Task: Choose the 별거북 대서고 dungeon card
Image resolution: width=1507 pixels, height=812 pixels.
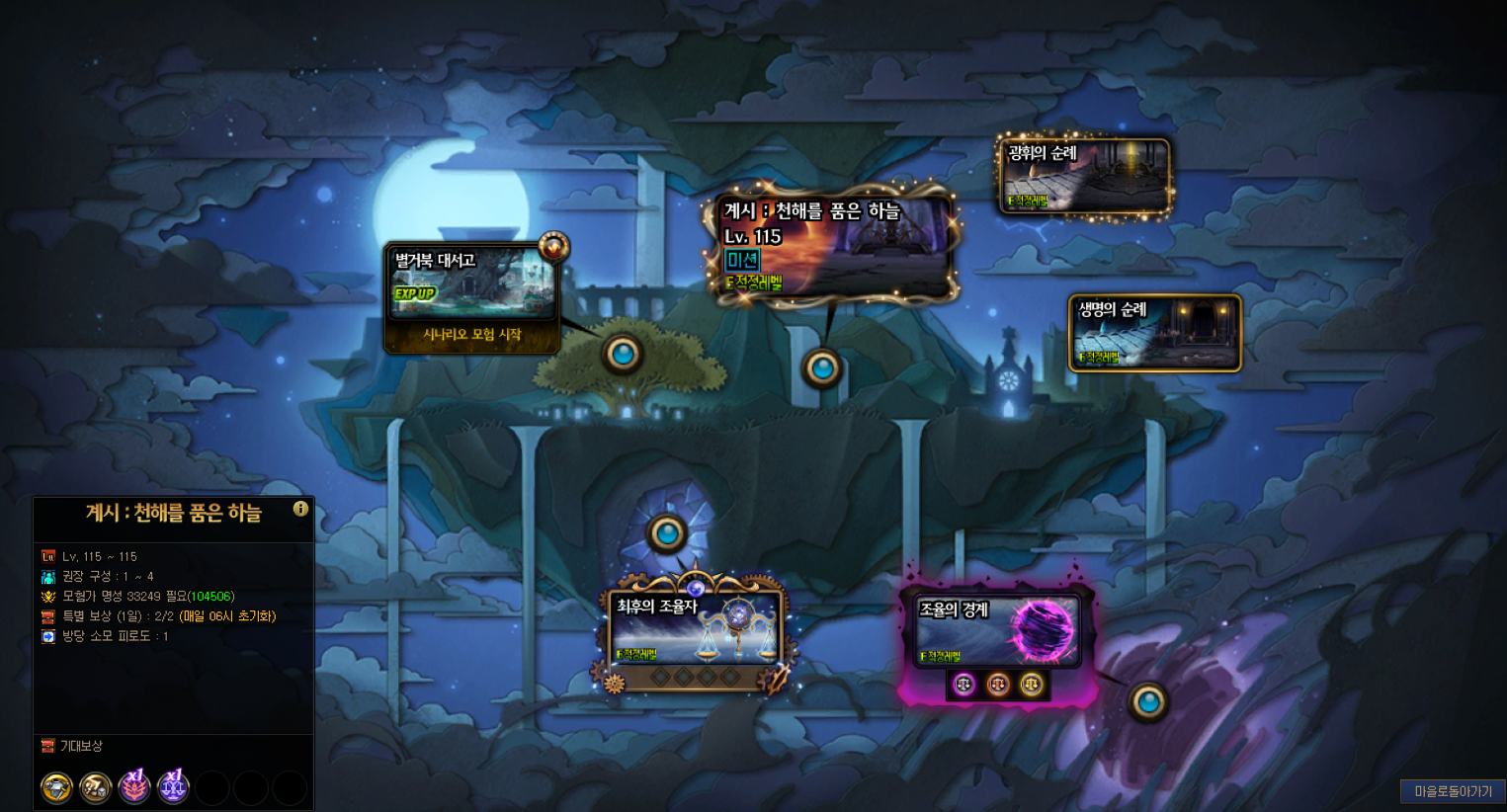Action: (x=471, y=282)
